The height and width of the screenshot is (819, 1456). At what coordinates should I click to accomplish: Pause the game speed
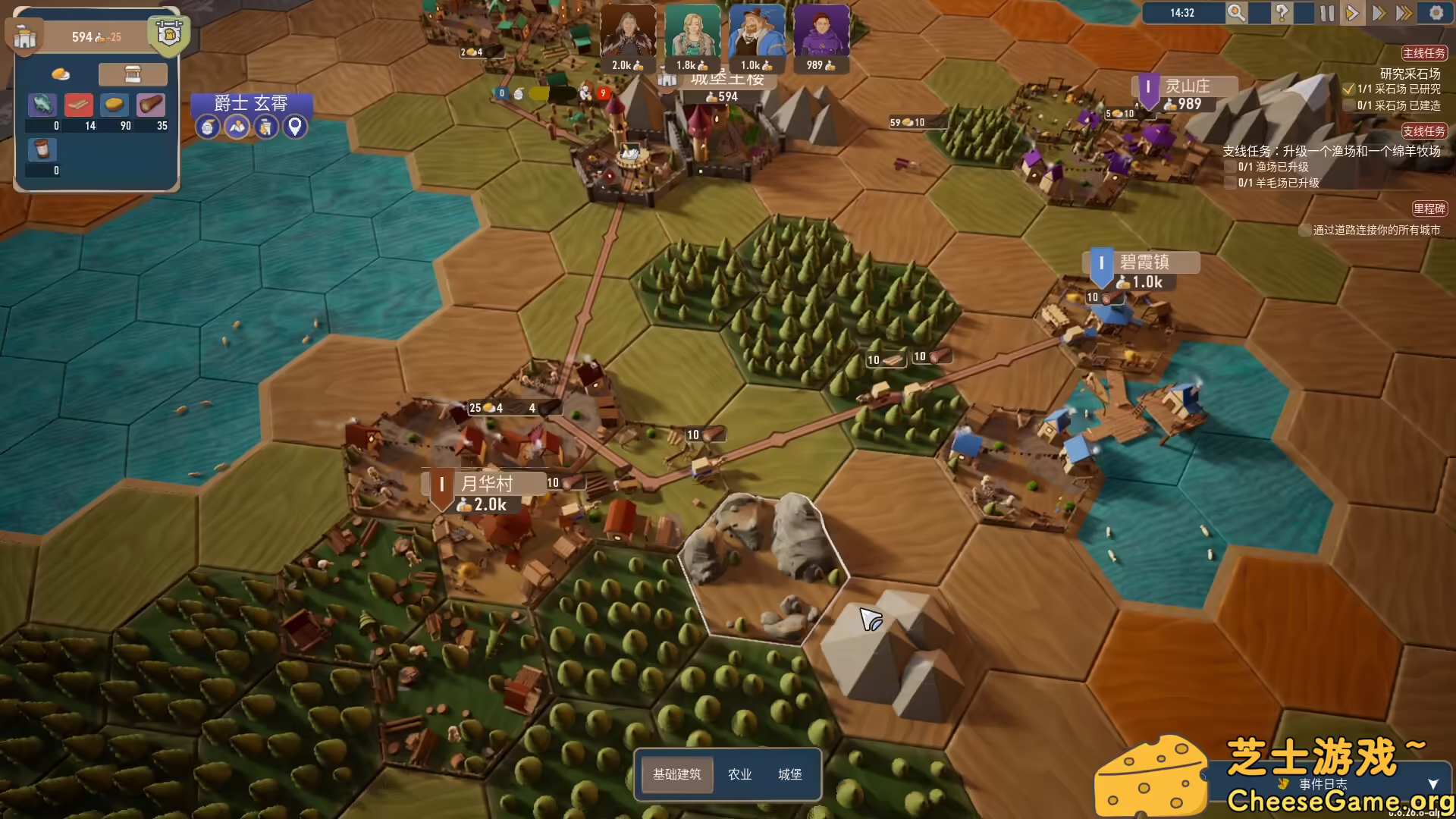pos(1326,13)
